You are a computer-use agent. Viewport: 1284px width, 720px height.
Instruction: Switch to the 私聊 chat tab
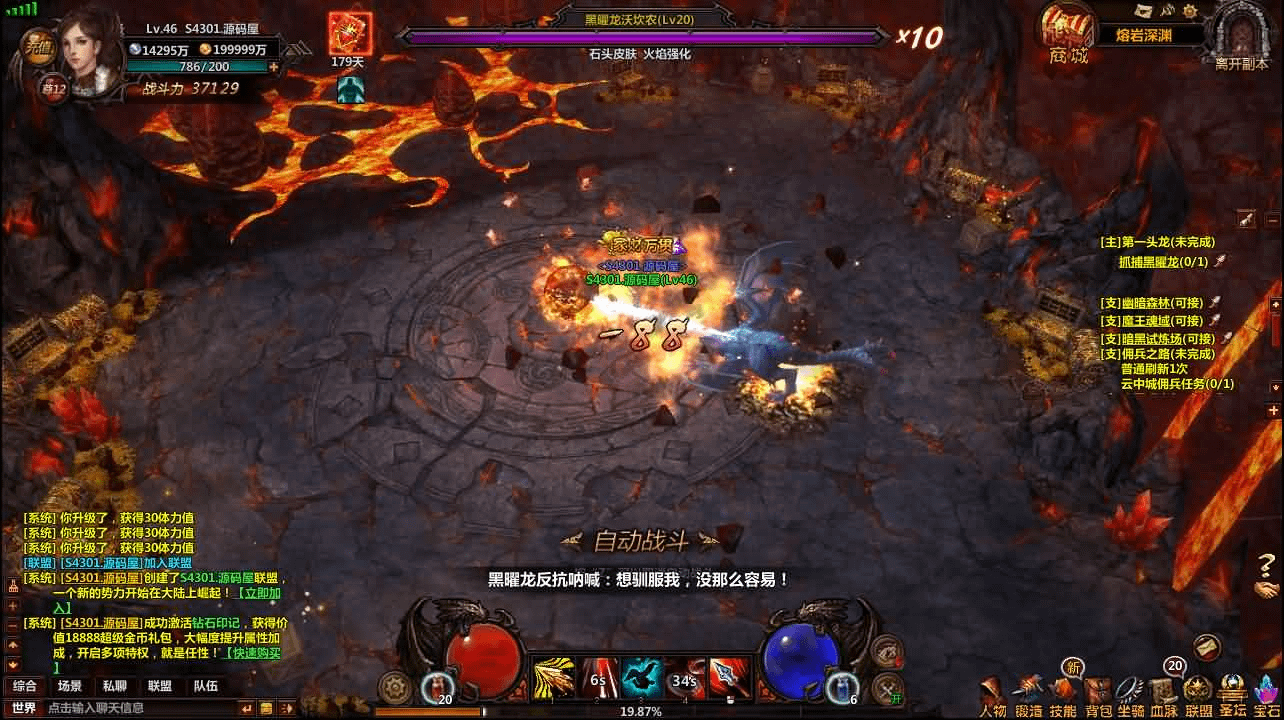pyautogui.click(x=114, y=686)
